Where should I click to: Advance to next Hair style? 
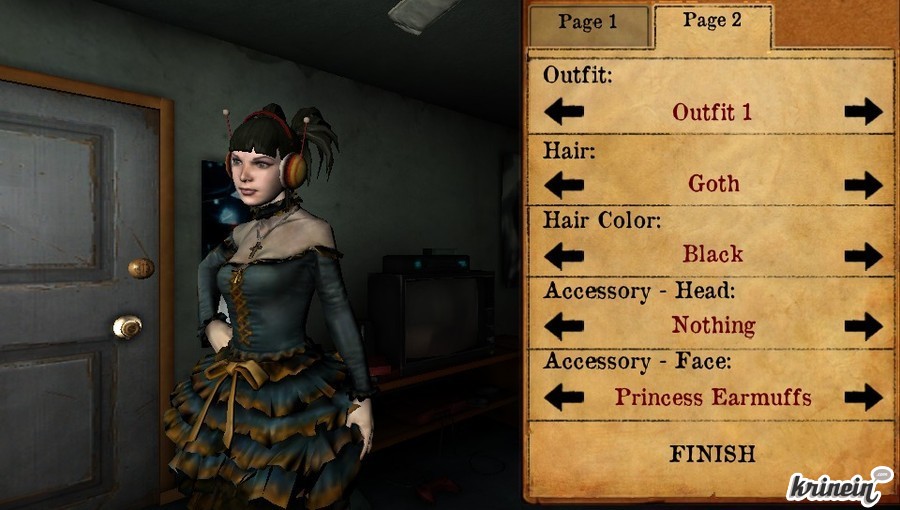[x=863, y=184]
